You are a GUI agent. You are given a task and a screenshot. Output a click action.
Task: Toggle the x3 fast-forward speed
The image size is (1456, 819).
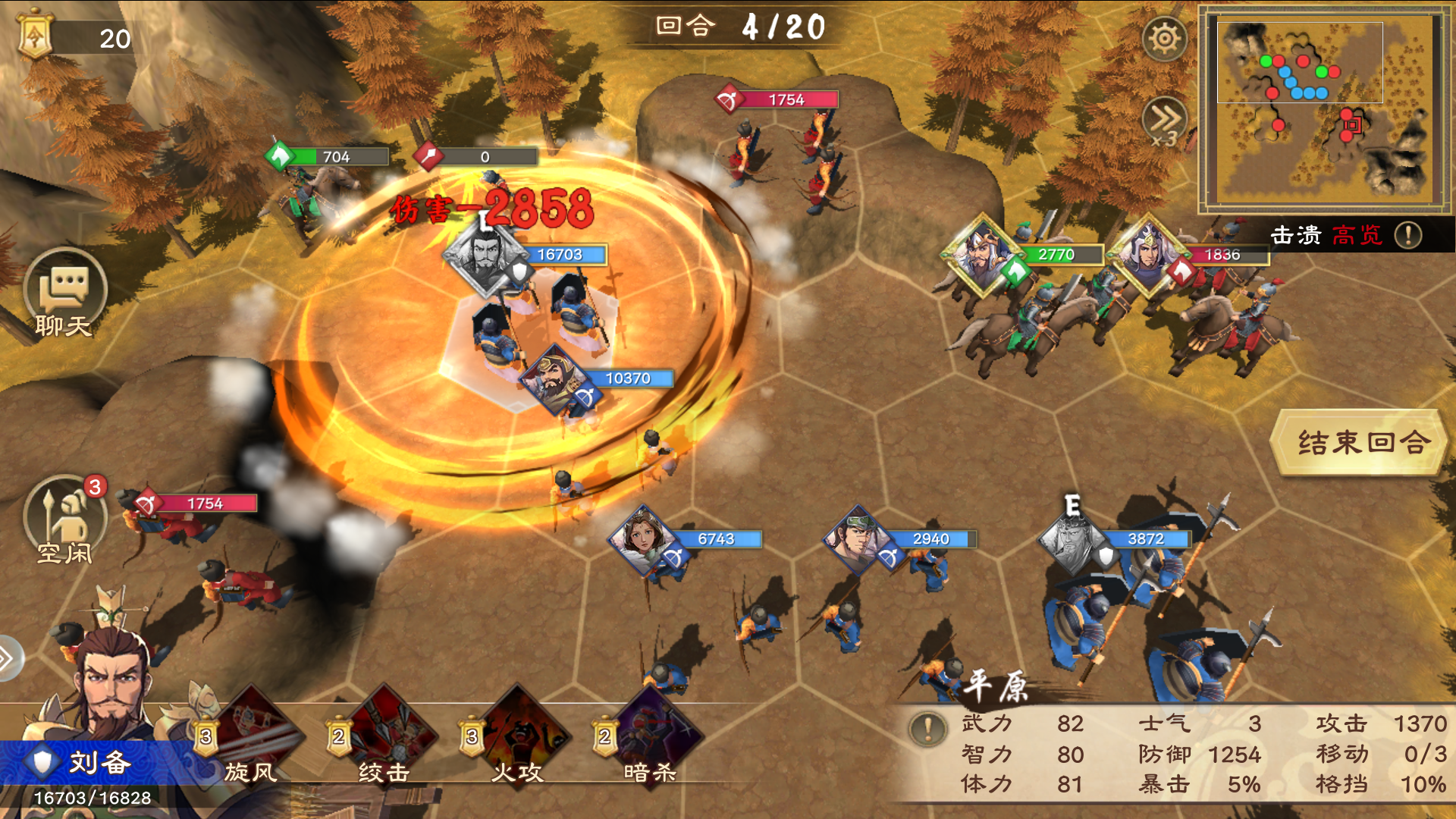tap(1164, 121)
